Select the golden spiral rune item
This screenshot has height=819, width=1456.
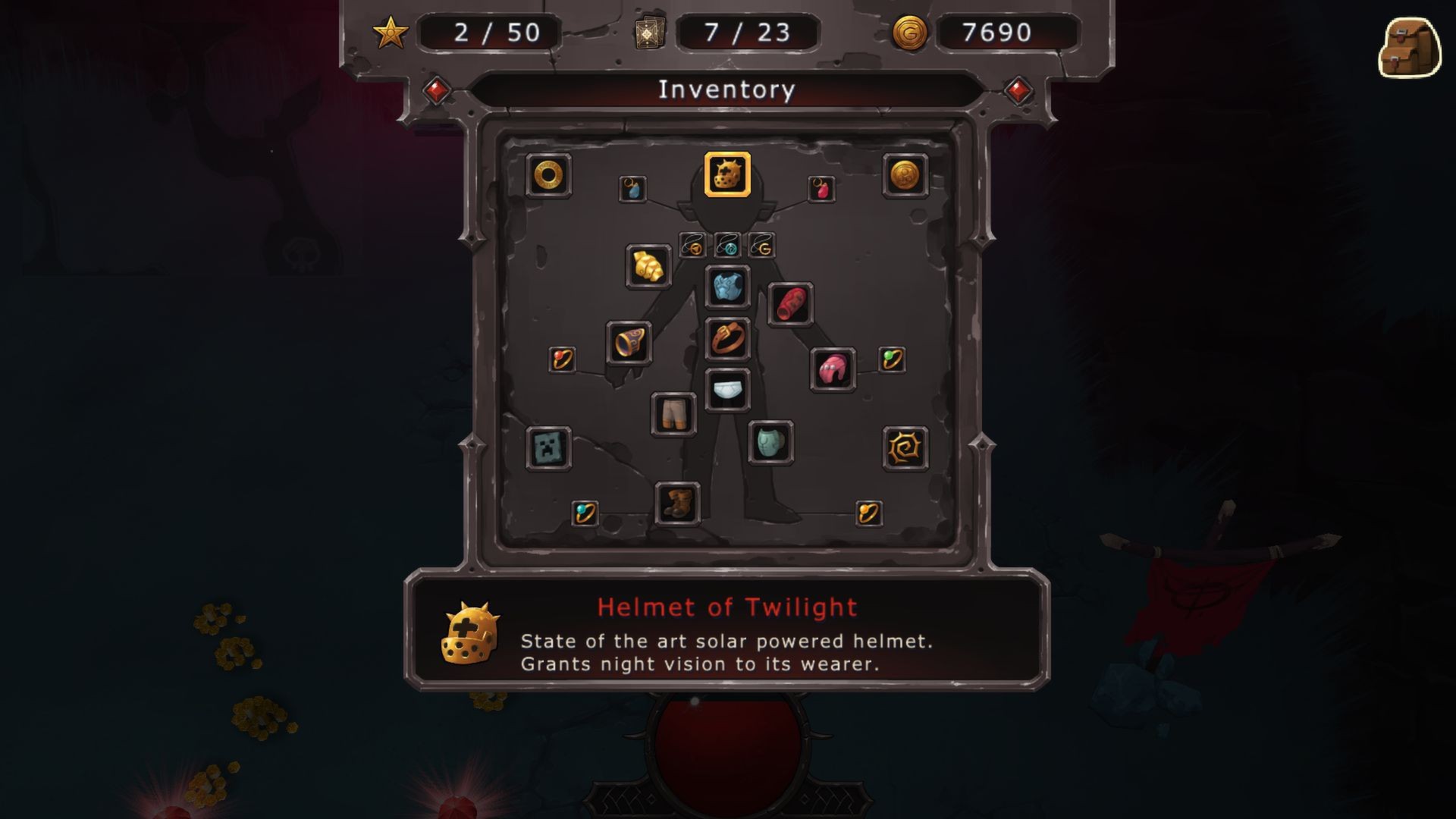(x=905, y=449)
